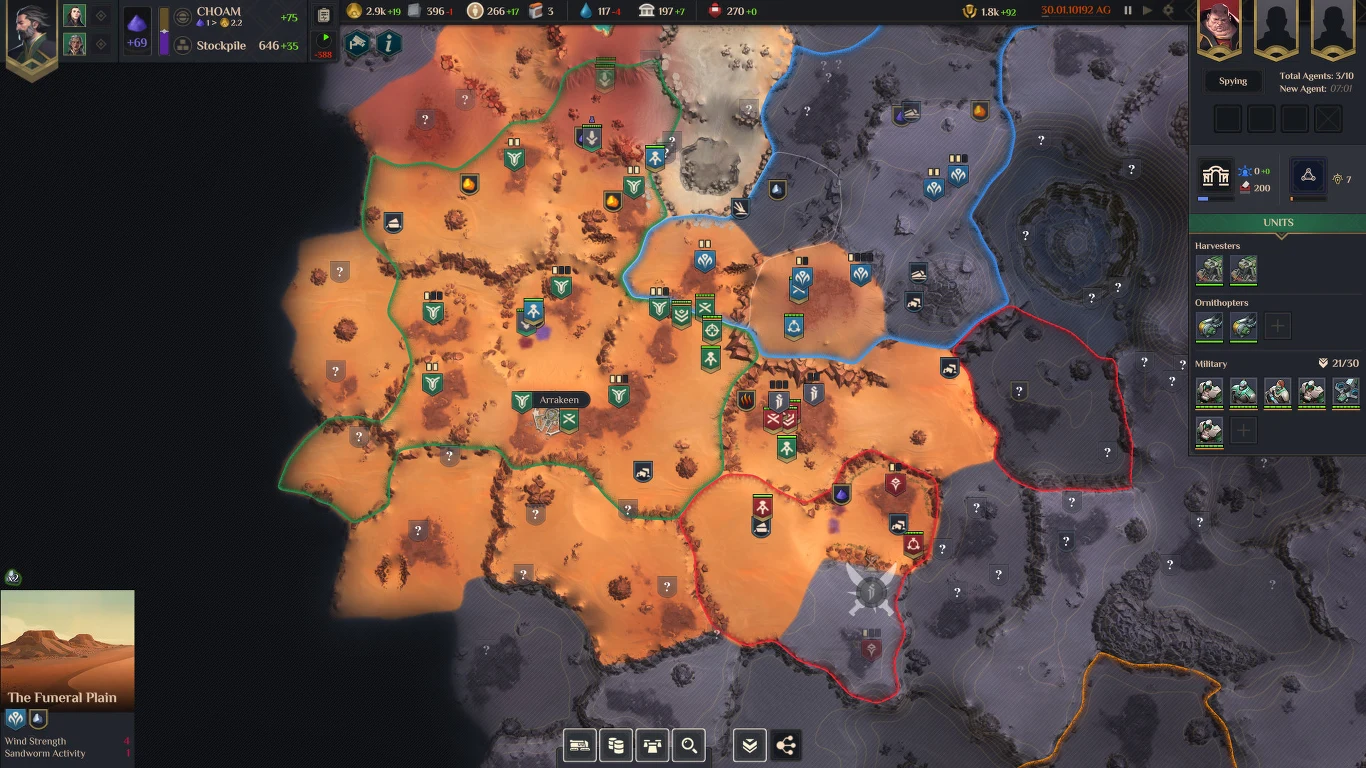Collapse the UNITS panel header
The image size is (1366, 768).
[x=1277, y=222]
